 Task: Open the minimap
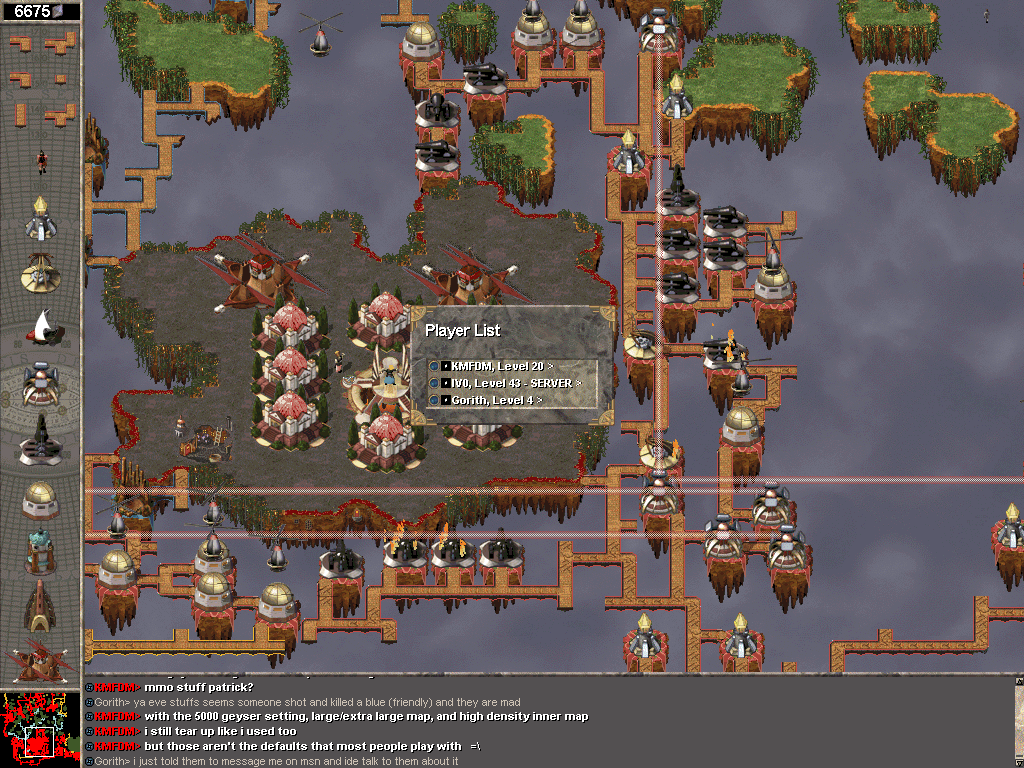pyautogui.click(x=40, y=729)
